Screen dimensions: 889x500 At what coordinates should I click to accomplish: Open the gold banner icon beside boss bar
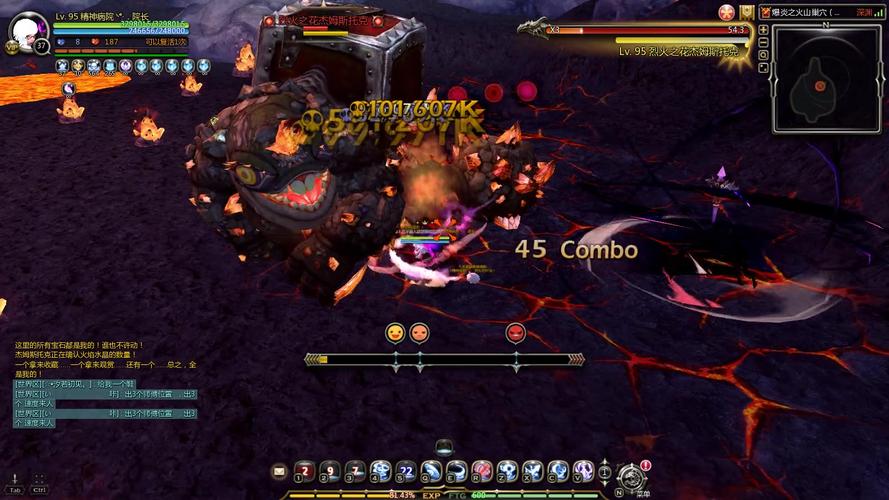[x=746, y=12]
